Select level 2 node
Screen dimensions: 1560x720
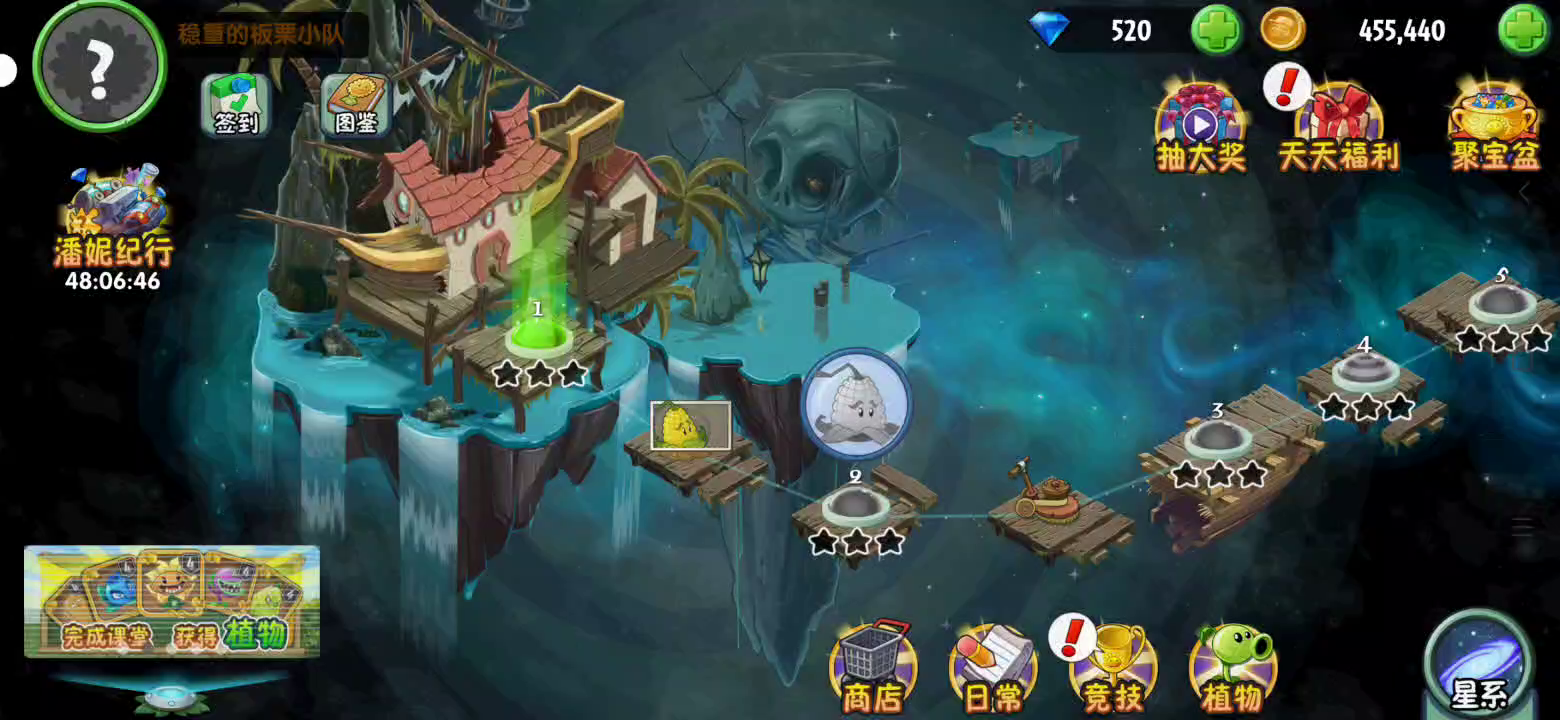[x=855, y=505]
